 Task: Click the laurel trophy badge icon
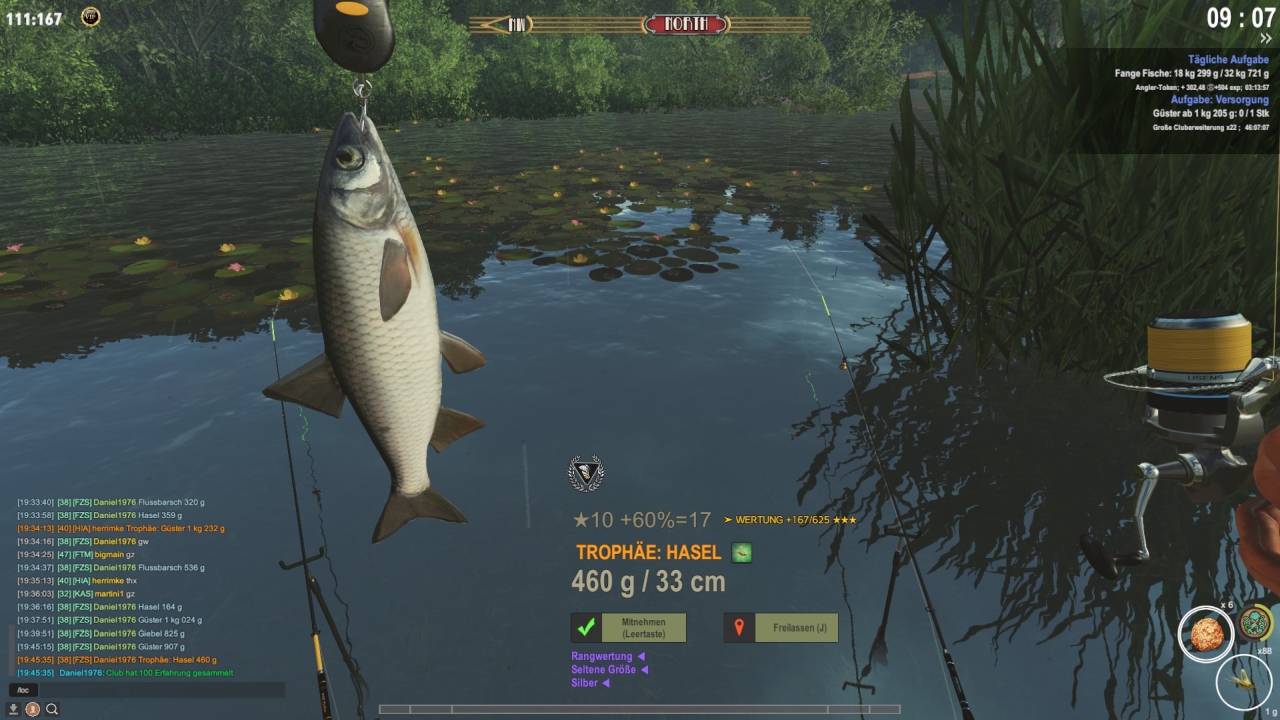point(586,473)
